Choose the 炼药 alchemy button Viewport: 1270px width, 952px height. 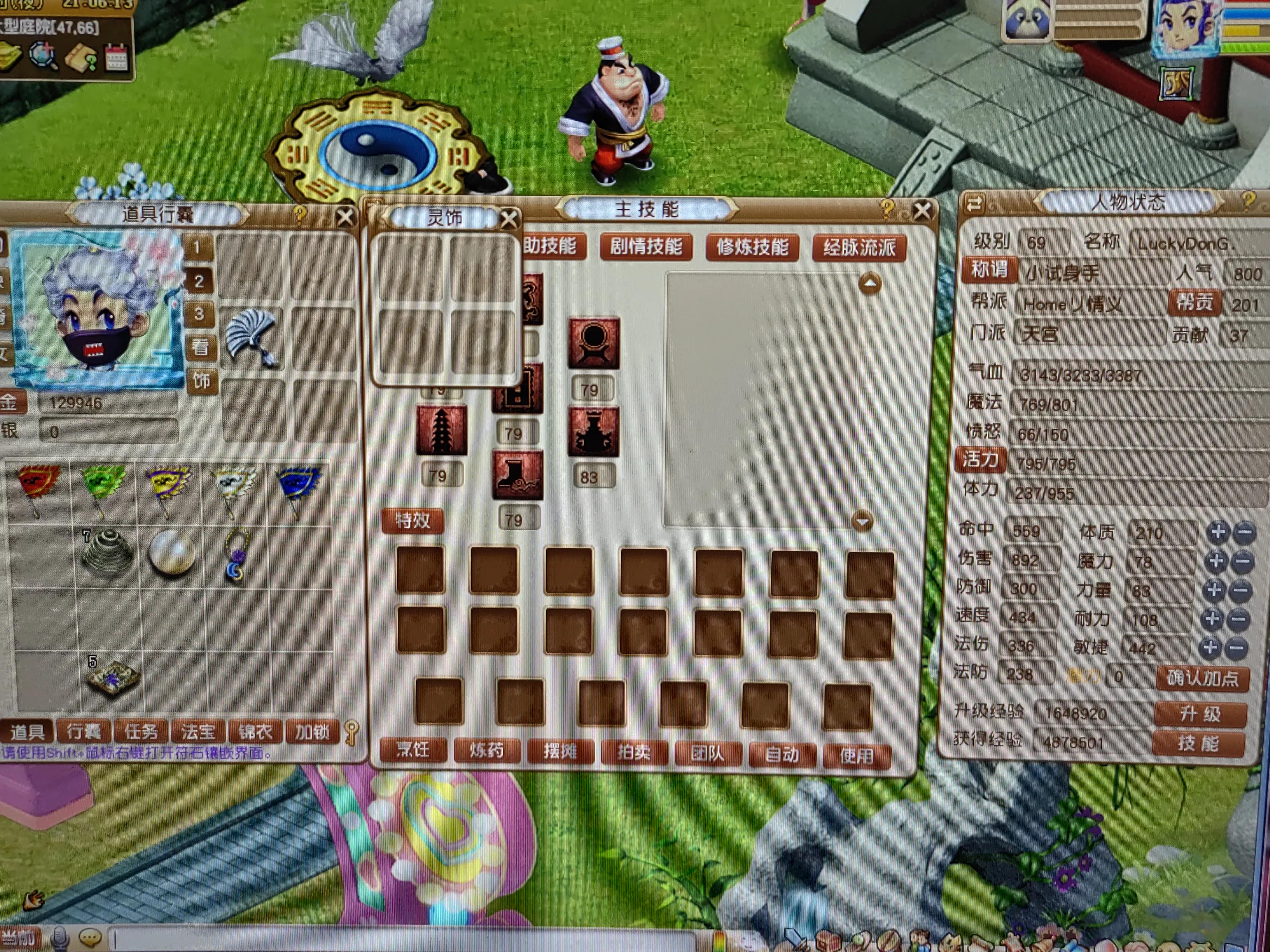pos(486,750)
